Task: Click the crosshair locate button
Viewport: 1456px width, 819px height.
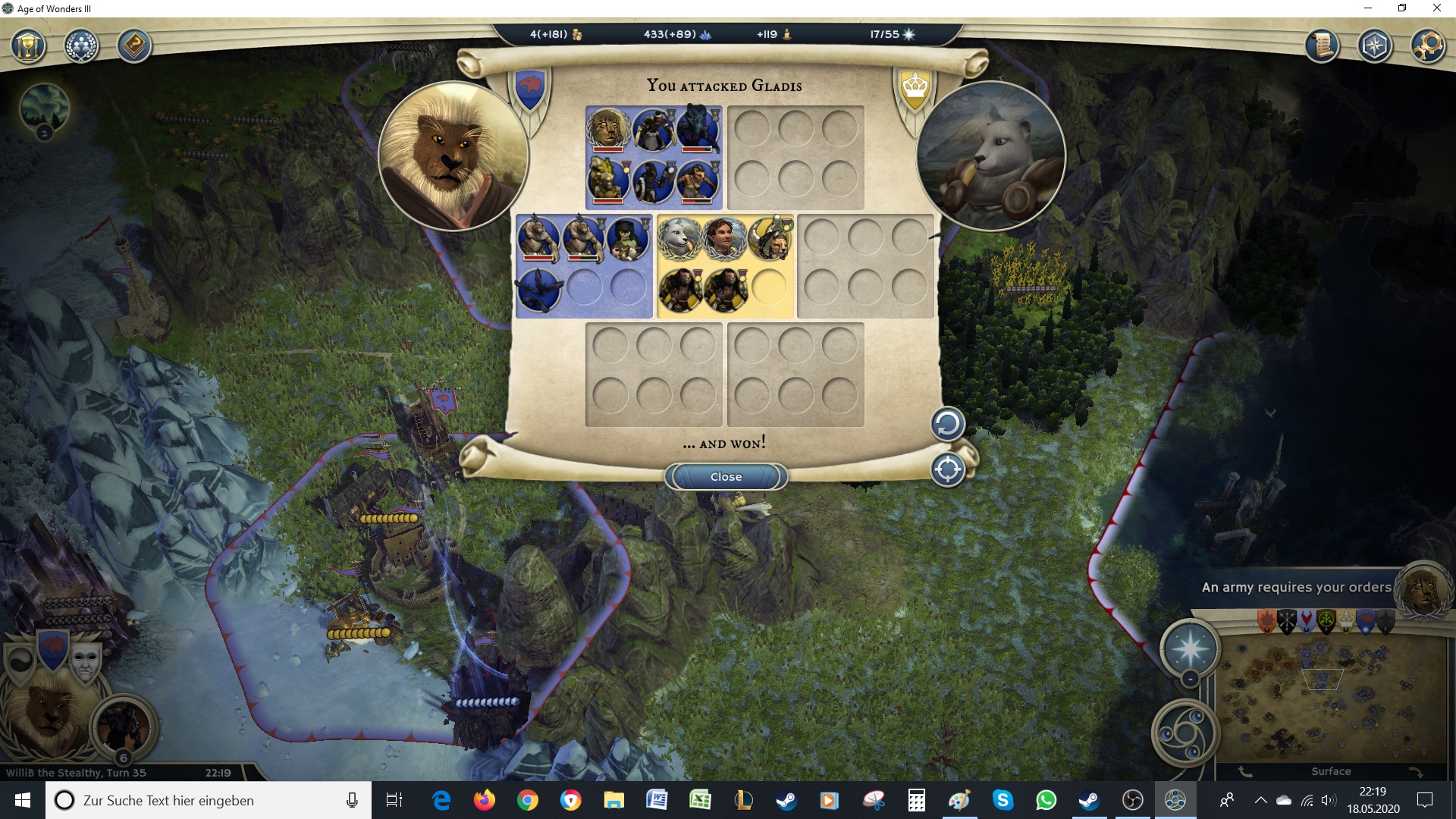Action: coord(947,469)
